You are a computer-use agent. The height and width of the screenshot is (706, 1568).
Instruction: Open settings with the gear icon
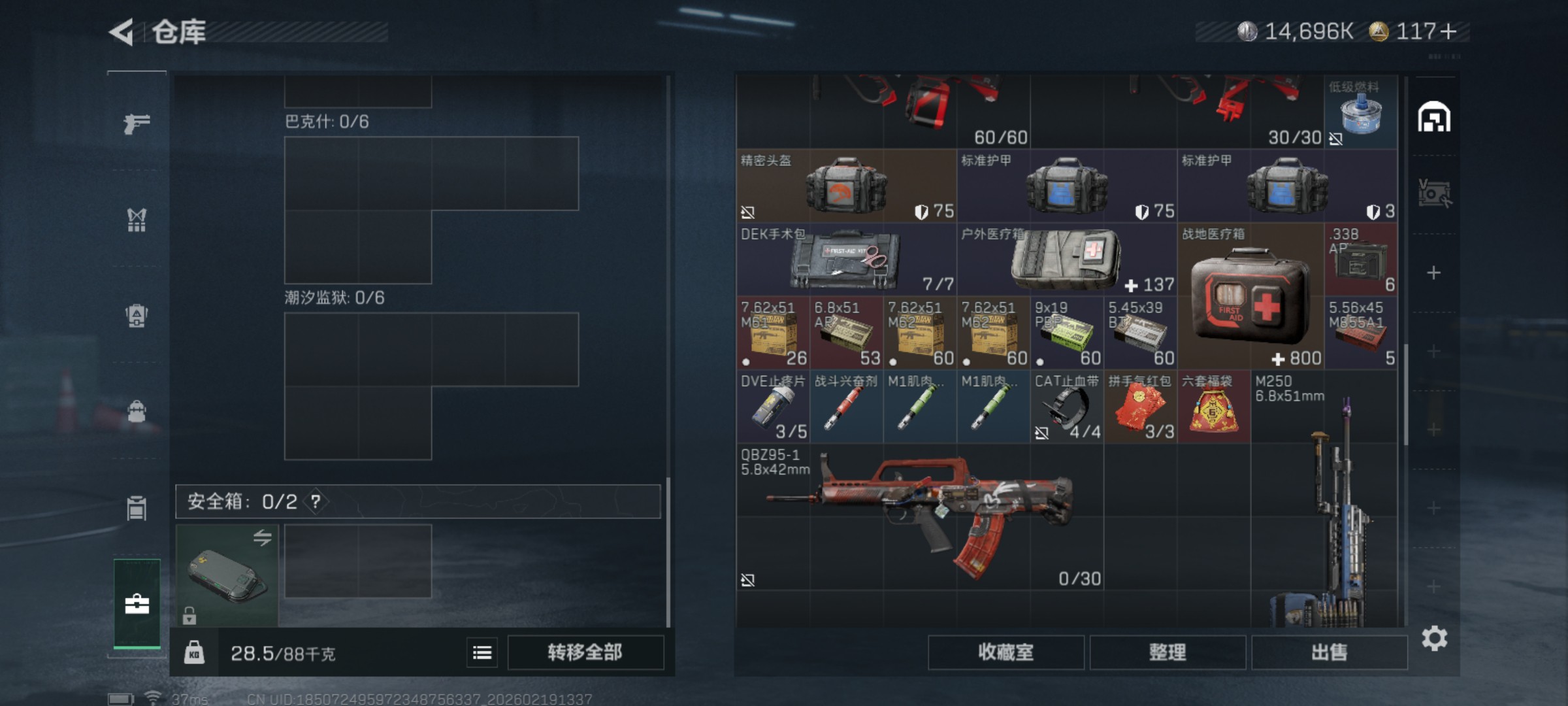[1434, 638]
